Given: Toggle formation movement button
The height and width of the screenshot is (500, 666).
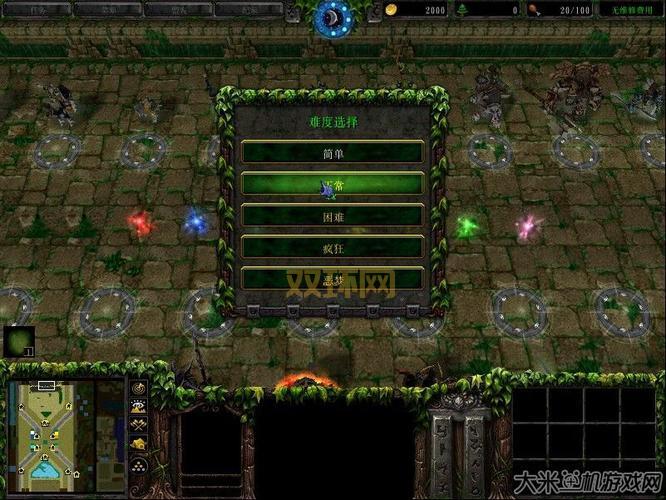Looking at the screenshot, I should tap(139, 468).
